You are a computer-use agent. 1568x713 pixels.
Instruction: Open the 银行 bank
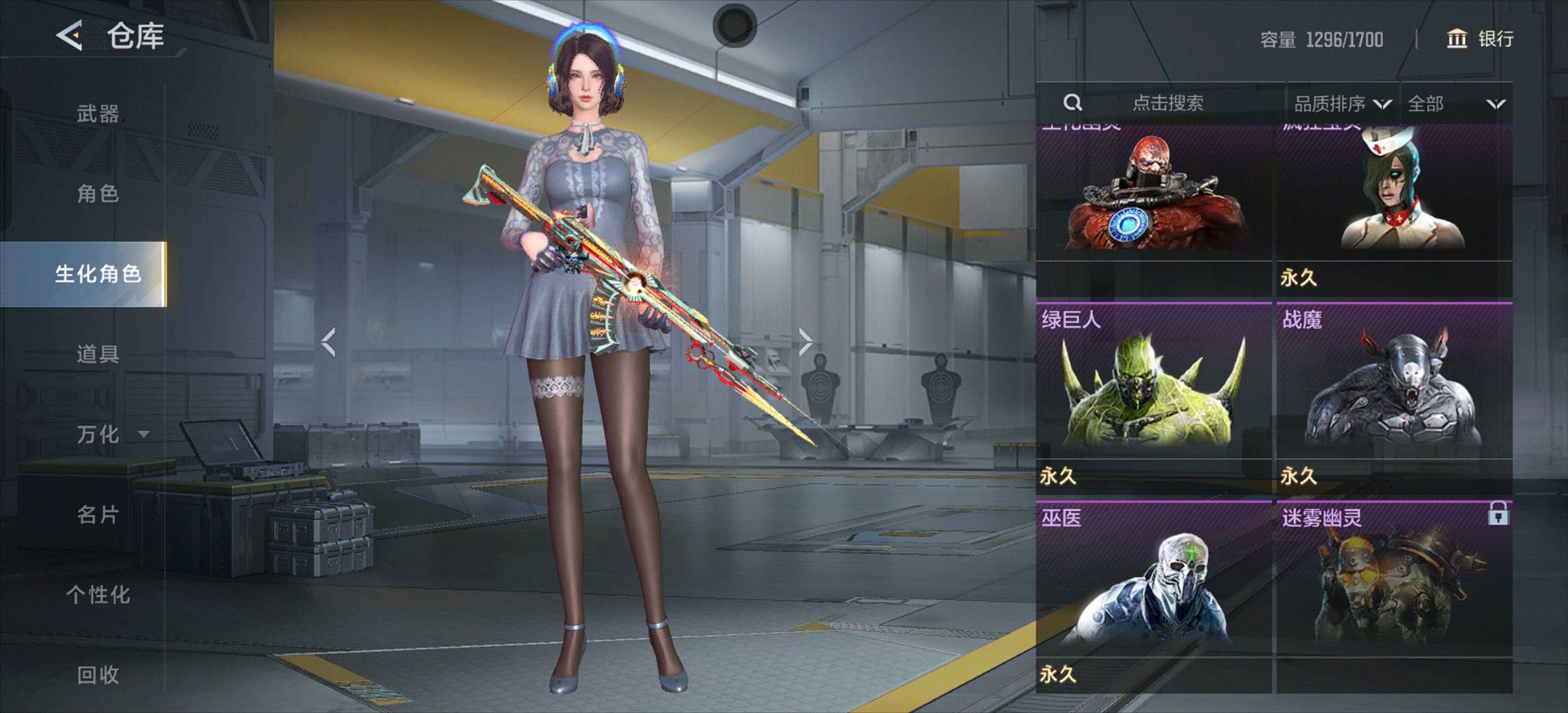[1480, 39]
